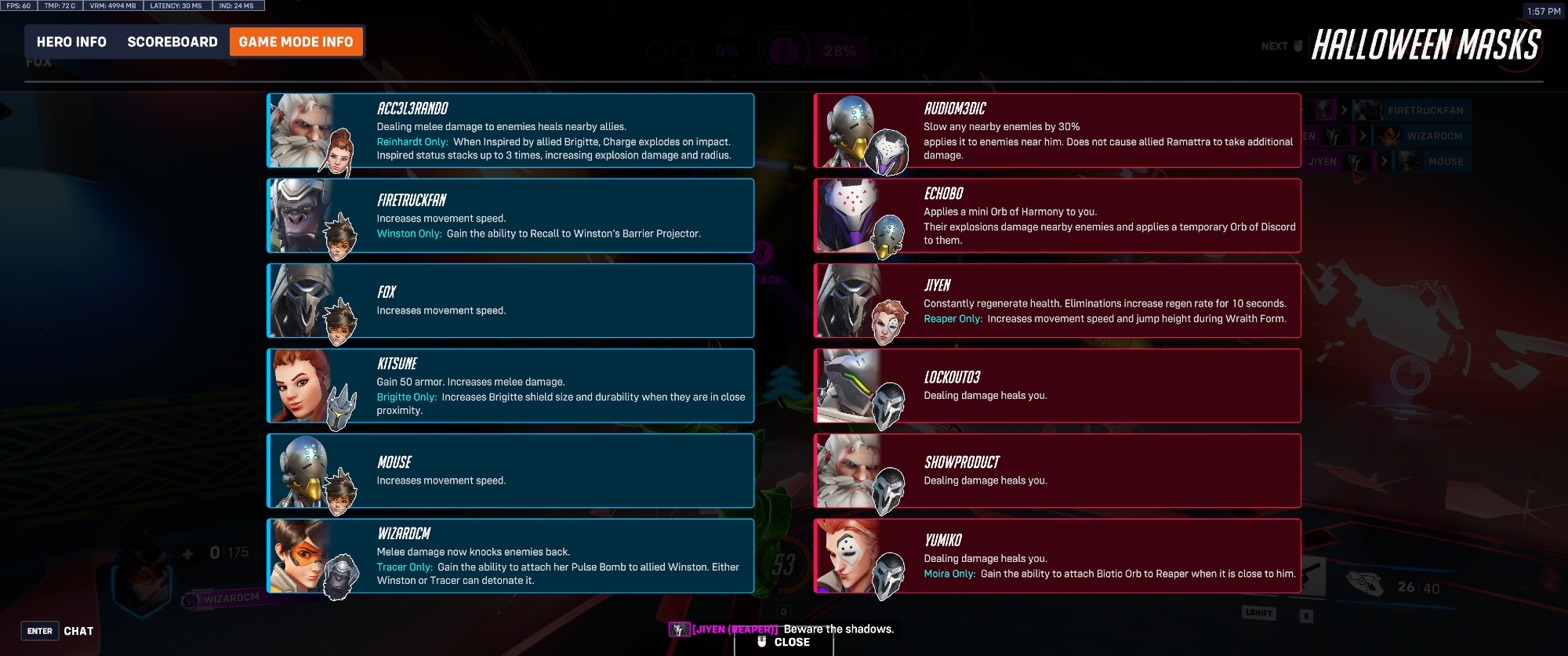Select ECHOBO's enemy player row
This screenshot has width=1568, height=656.
(1057, 216)
